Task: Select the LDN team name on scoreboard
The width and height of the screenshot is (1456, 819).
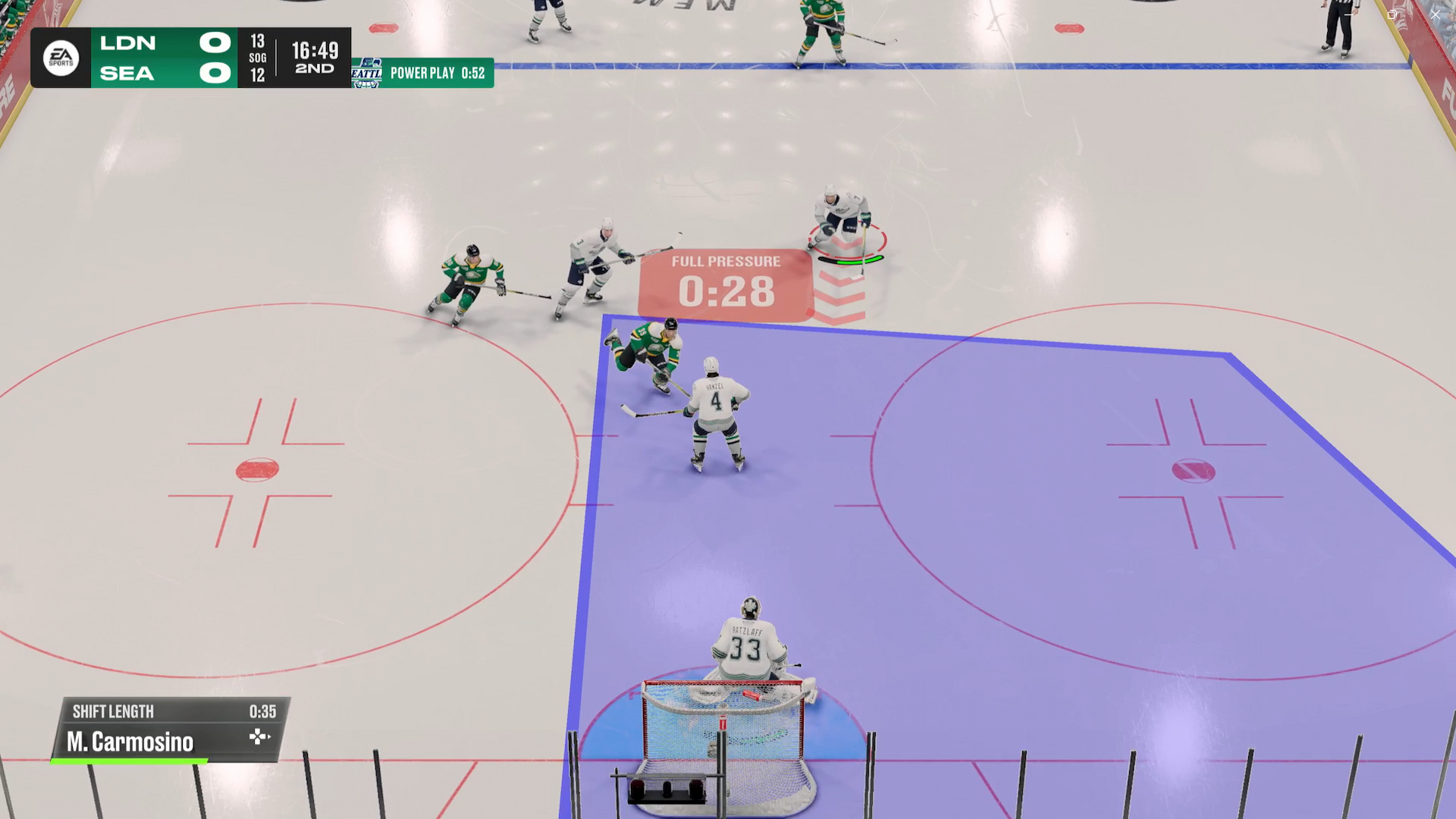Action: coord(128,42)
